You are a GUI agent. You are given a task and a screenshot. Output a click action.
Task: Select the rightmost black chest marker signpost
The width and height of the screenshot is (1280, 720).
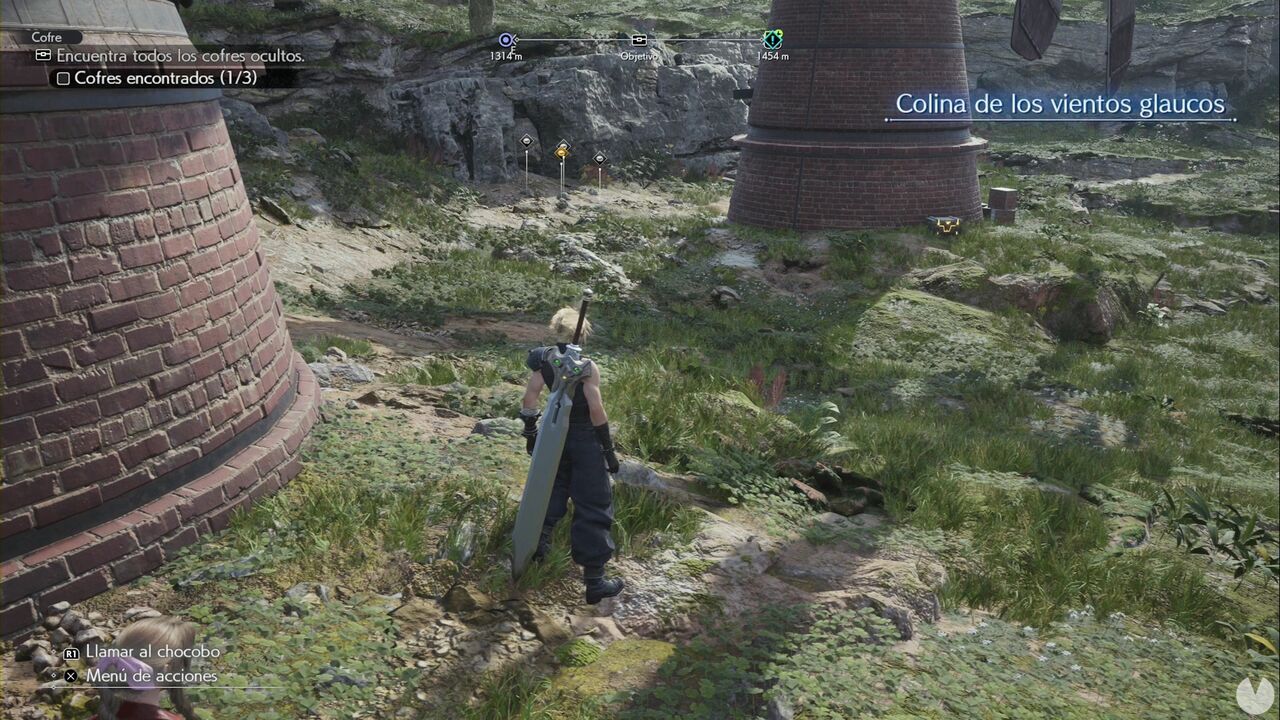tap(599, 160)
